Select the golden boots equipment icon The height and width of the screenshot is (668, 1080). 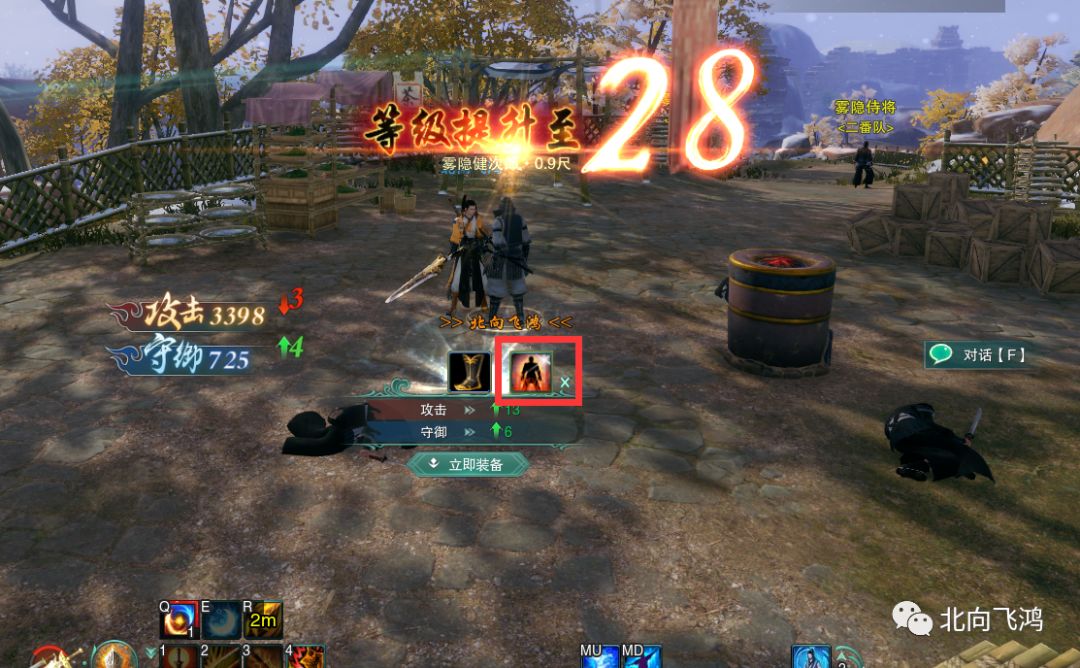coord(468,372)
